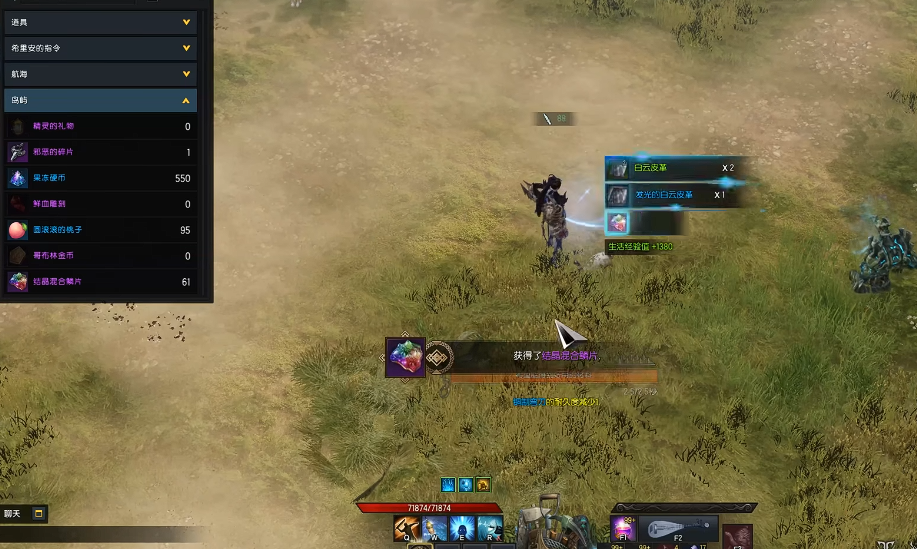Screen dimensions: 917x549
Task: Click the 结晶混合鳞片 icon in the loot notification
Action: [x=405, y=357]
